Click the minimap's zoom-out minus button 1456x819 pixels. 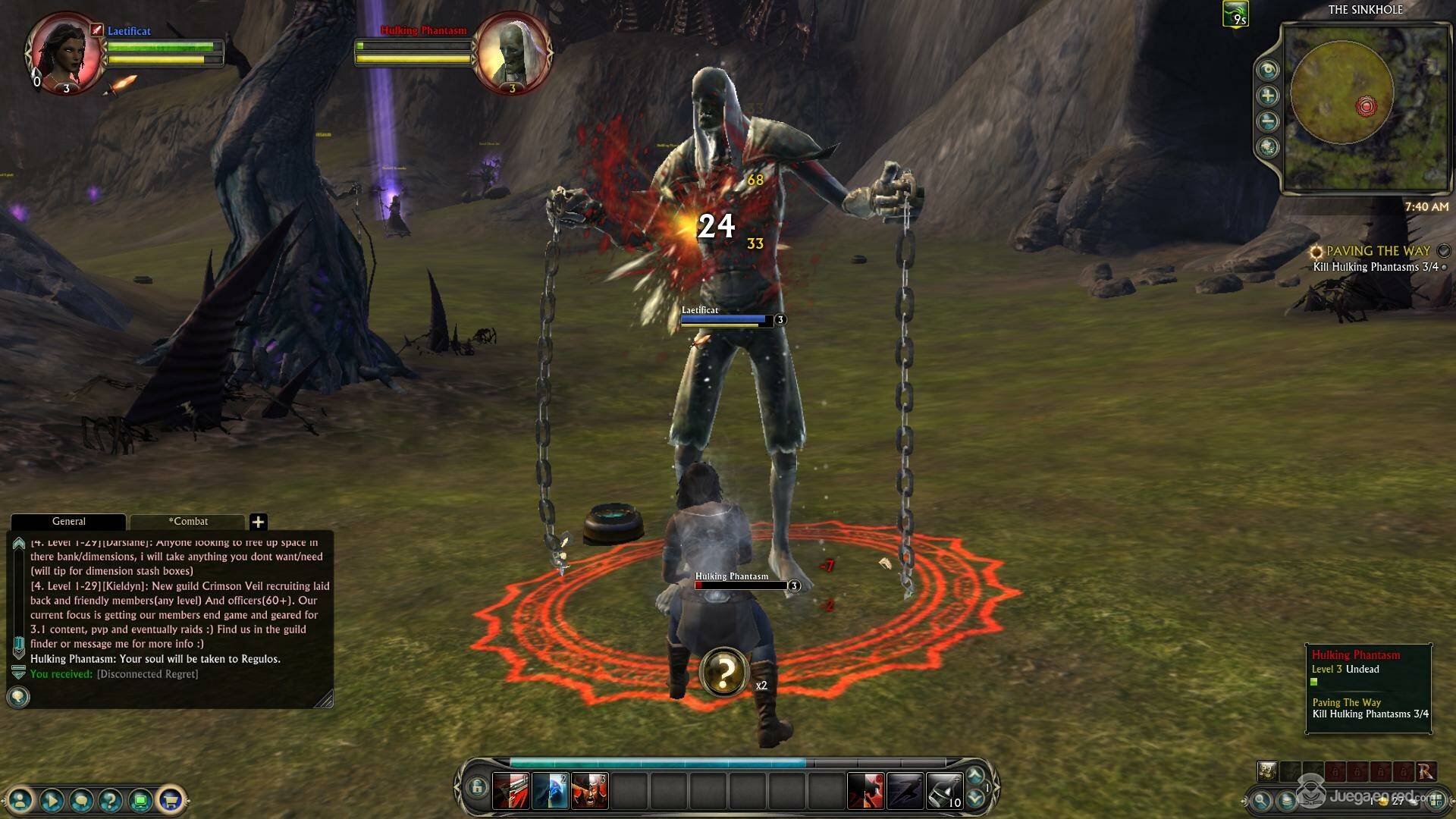click(x=1268, y=121)
